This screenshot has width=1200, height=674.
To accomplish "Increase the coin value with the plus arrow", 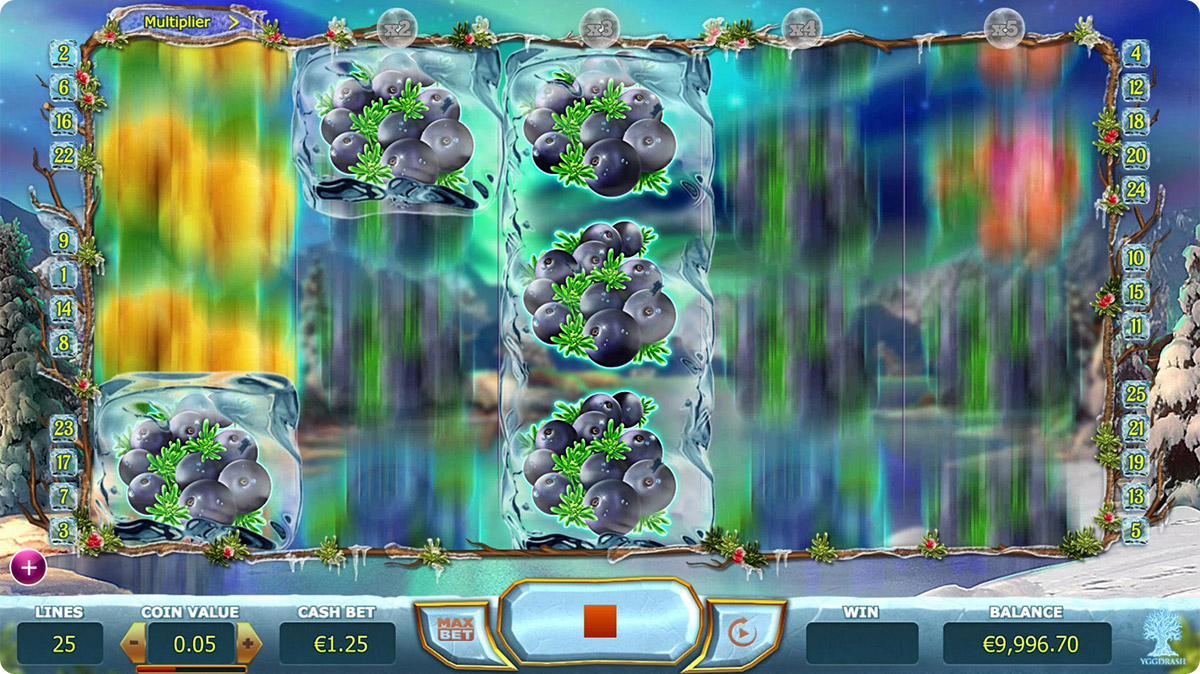I will click(247, 644).
